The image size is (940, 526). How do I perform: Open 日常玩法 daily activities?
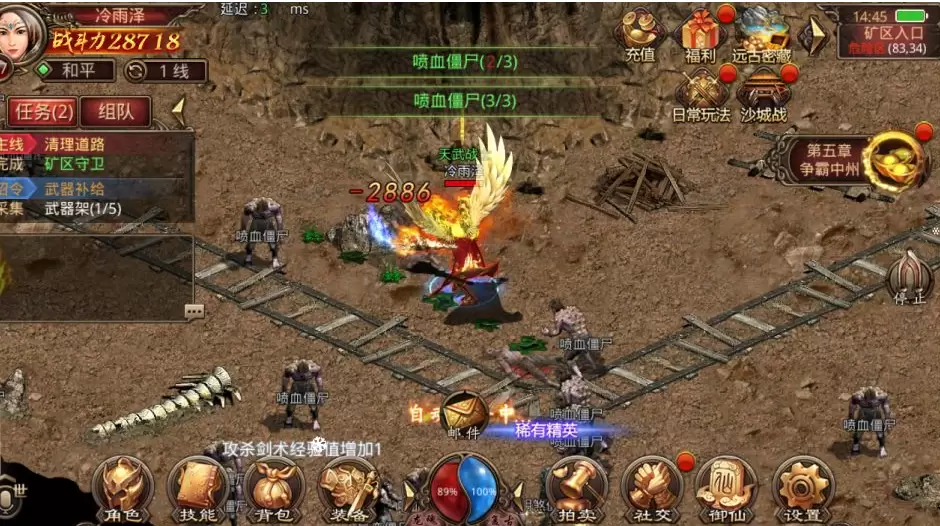[x=701, y=93]
